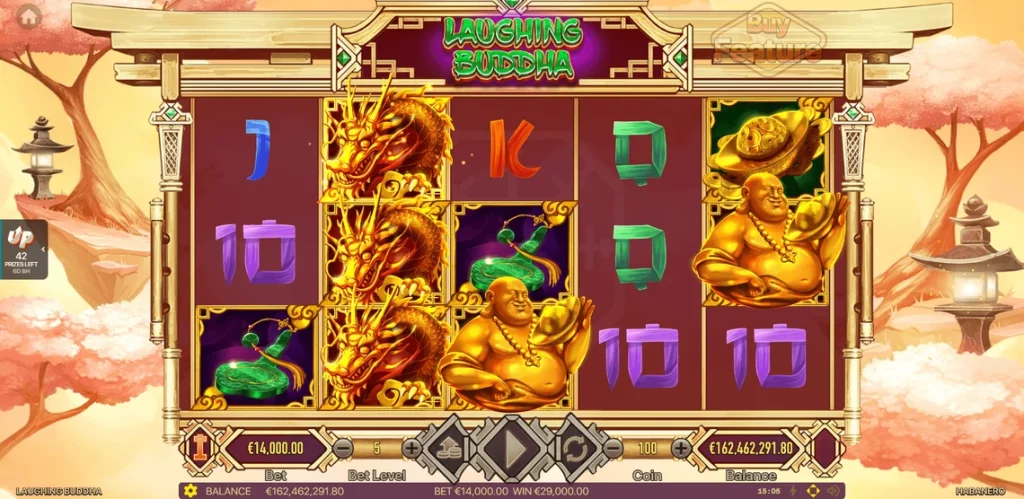Raise the coin value
Image resolution: width=1024 pixels, height=499 pixels.
pyautogui.click(x=680, y=448)
